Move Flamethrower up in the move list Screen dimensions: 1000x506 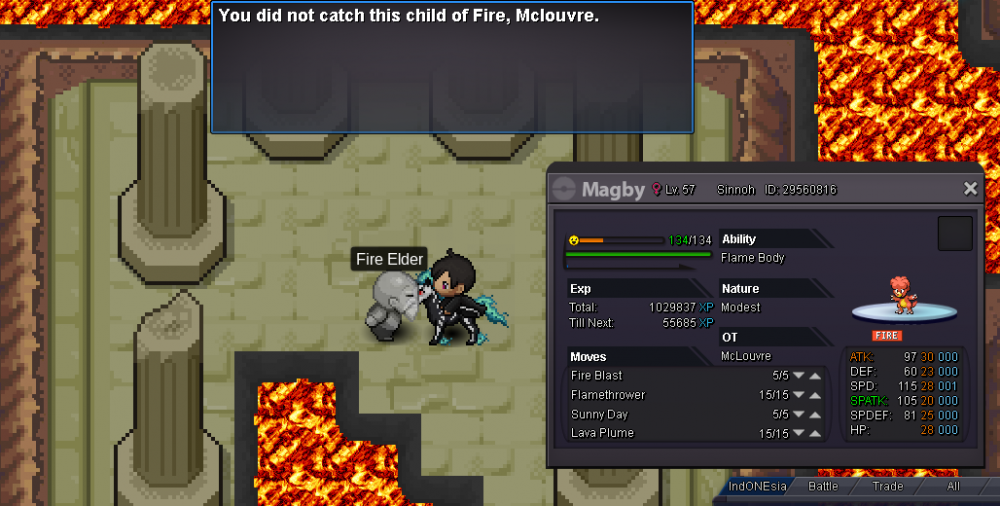tap(816, 395)
